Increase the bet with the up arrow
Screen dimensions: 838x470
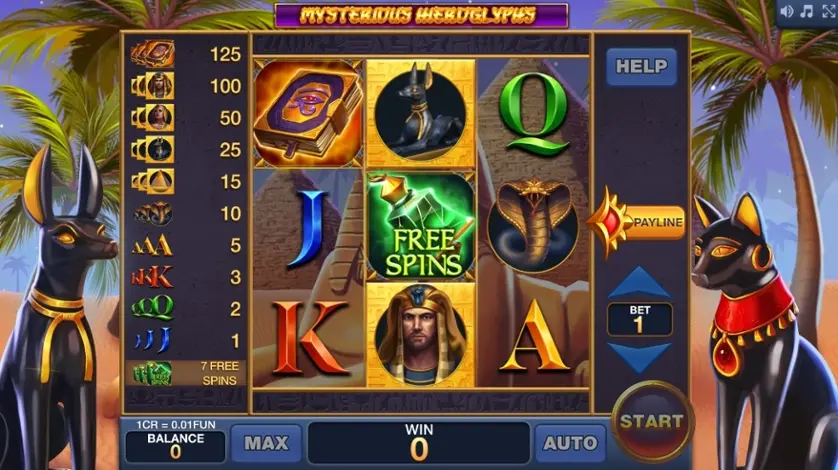640,283
